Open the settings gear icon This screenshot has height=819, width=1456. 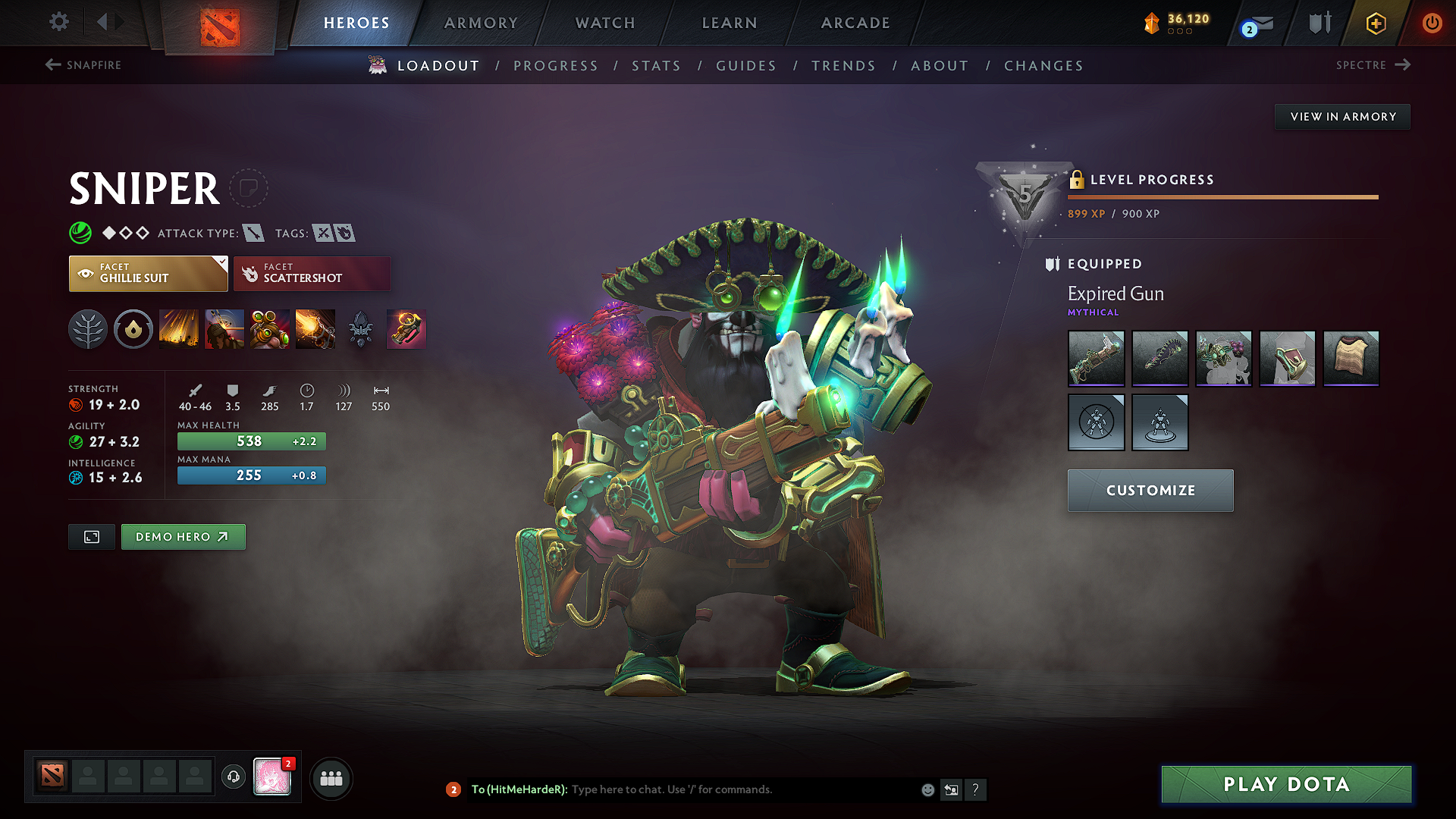coord(58,22)
